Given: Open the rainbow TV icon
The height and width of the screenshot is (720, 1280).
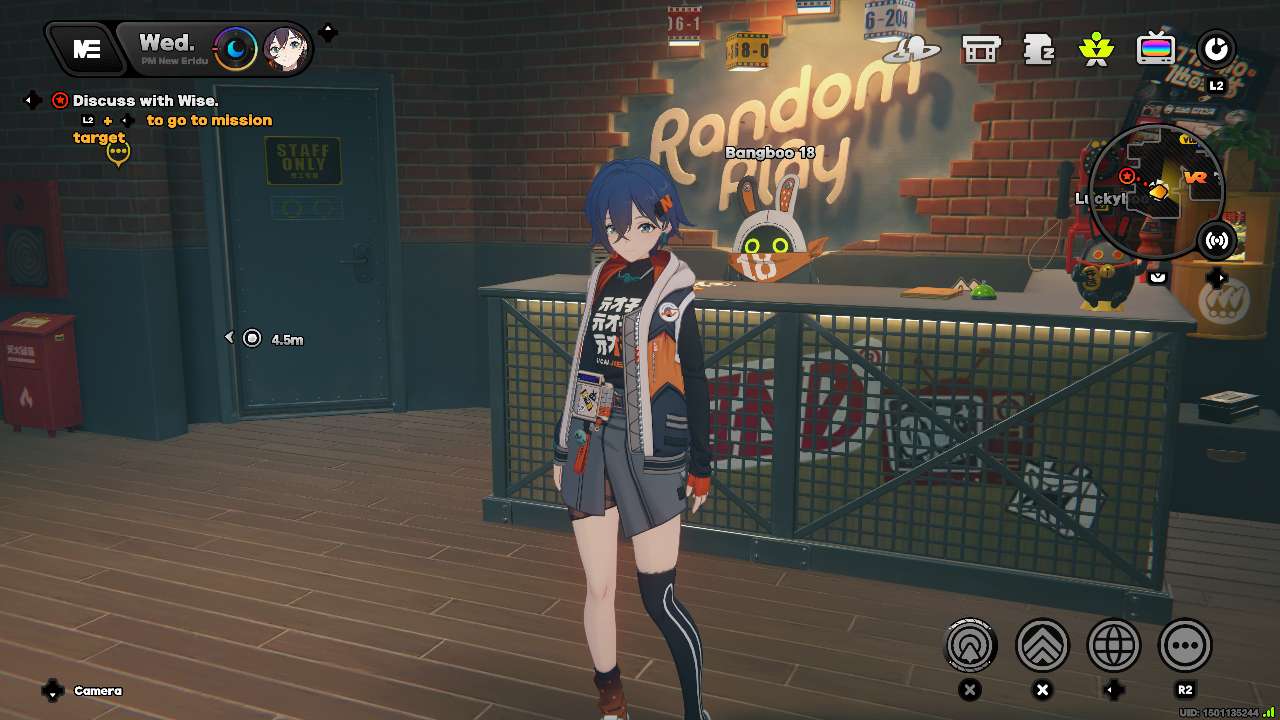Looking at the screenshot, I should pos(1156,48).
